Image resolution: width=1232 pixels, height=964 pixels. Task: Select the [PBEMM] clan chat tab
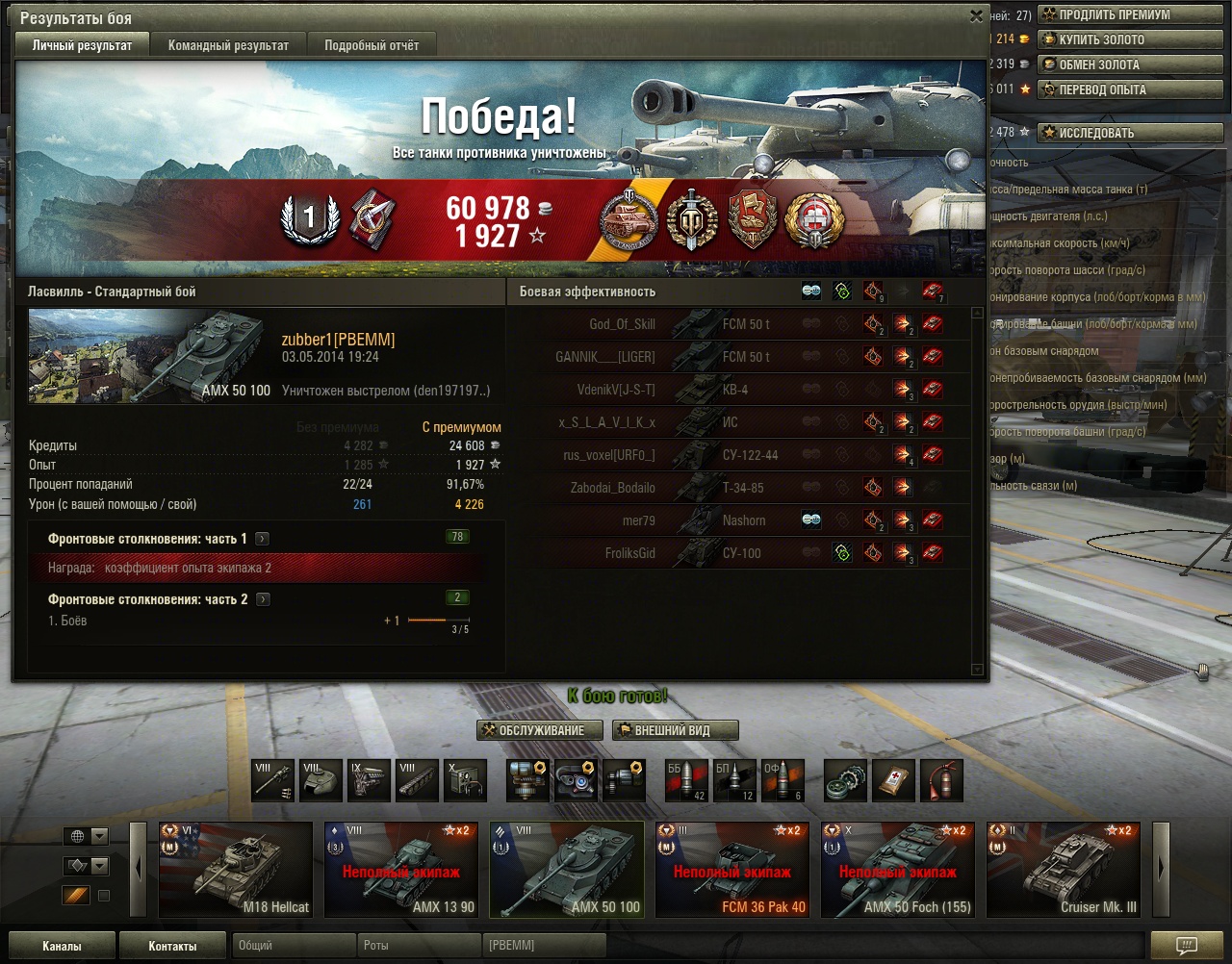(x=543, y=946)
